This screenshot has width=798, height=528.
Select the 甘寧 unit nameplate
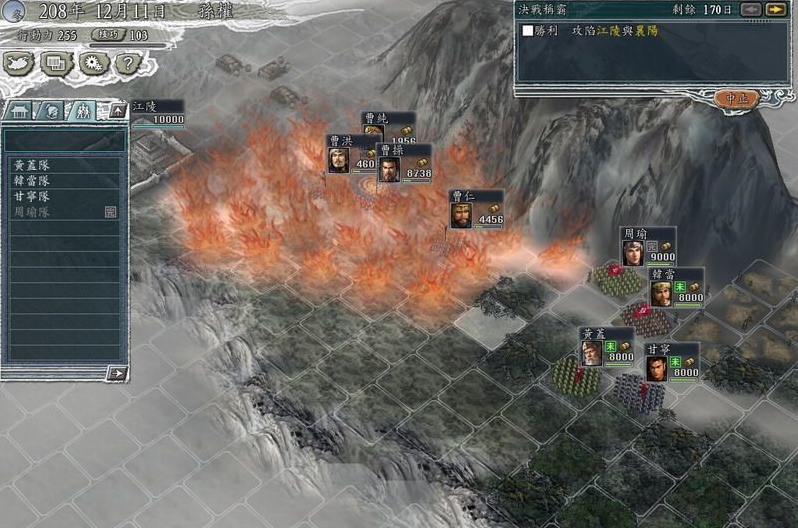(671, 361)
